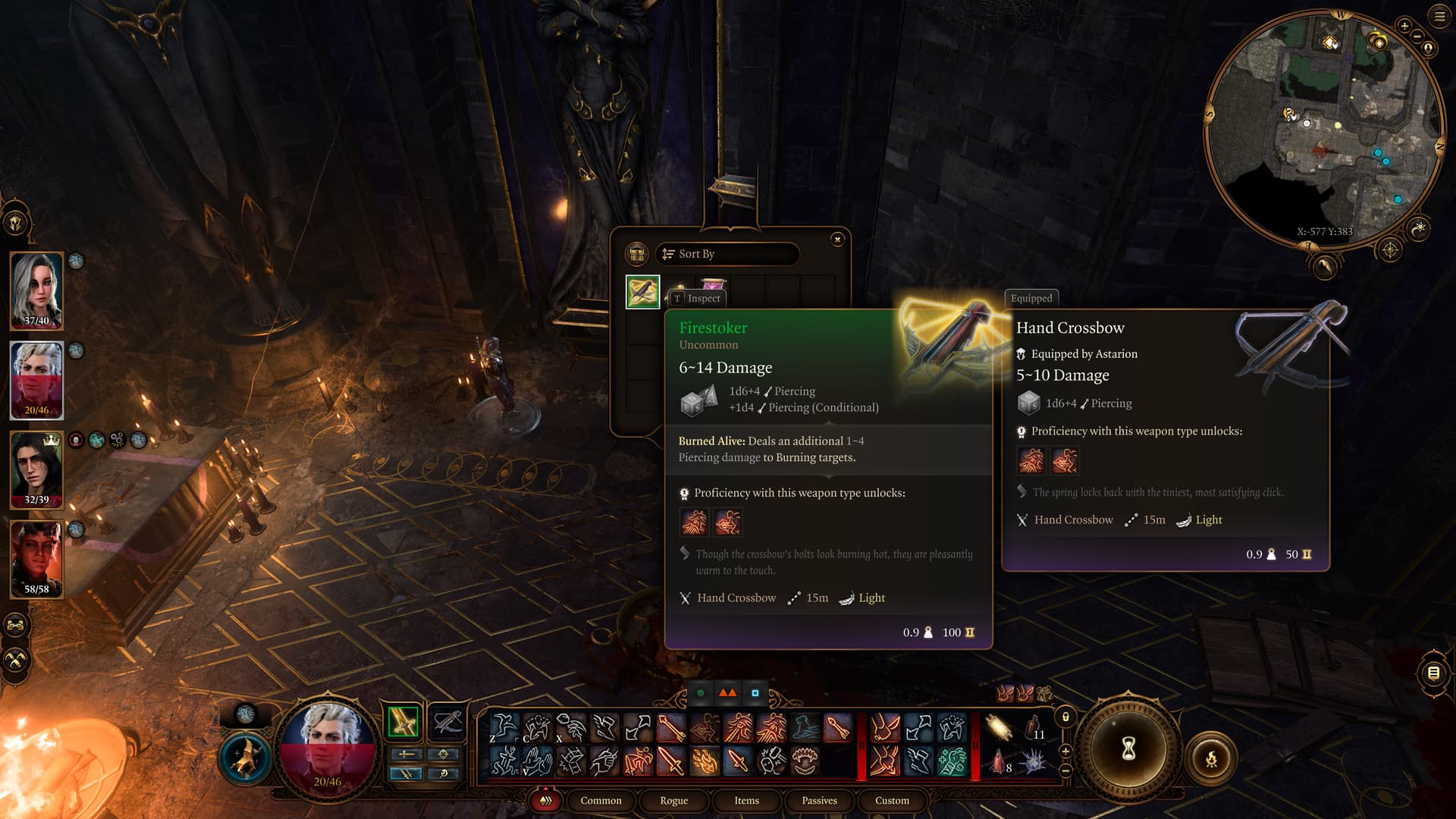Viewport: 1456px width, 819px height.
Task: Open the hamburger game menu
Action: tap(1439, 17)
